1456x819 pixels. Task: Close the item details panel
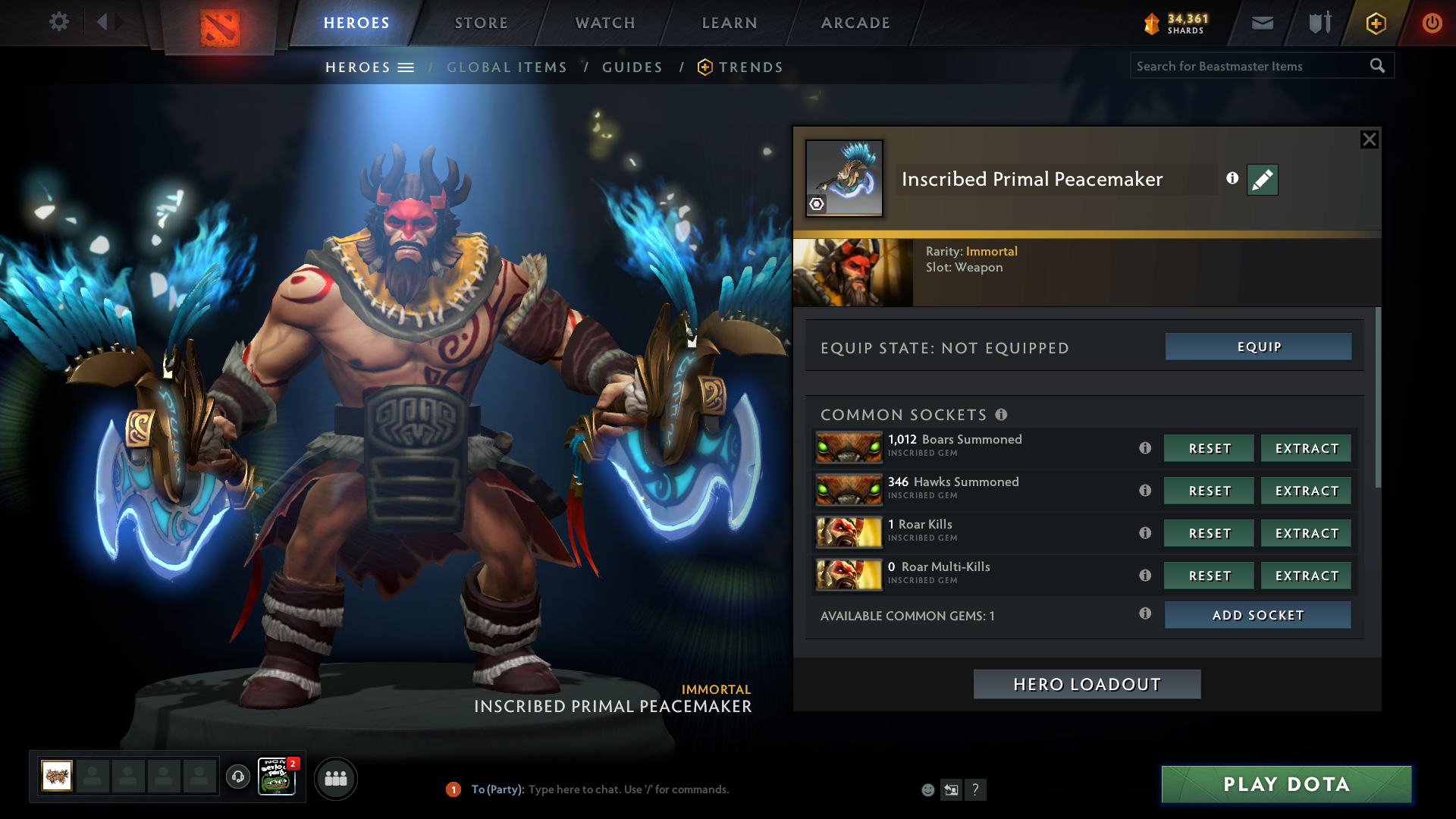1369,140
